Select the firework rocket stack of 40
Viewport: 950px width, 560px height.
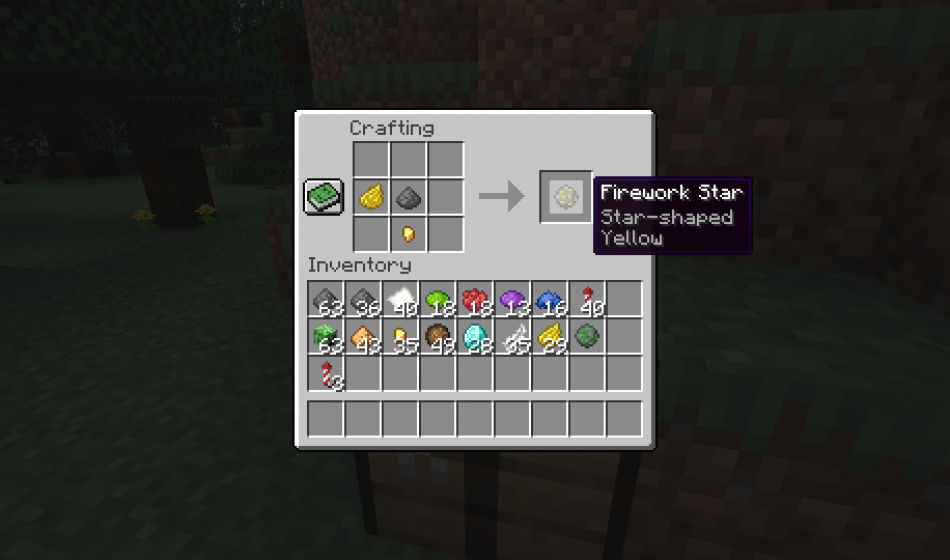[587, 299]
